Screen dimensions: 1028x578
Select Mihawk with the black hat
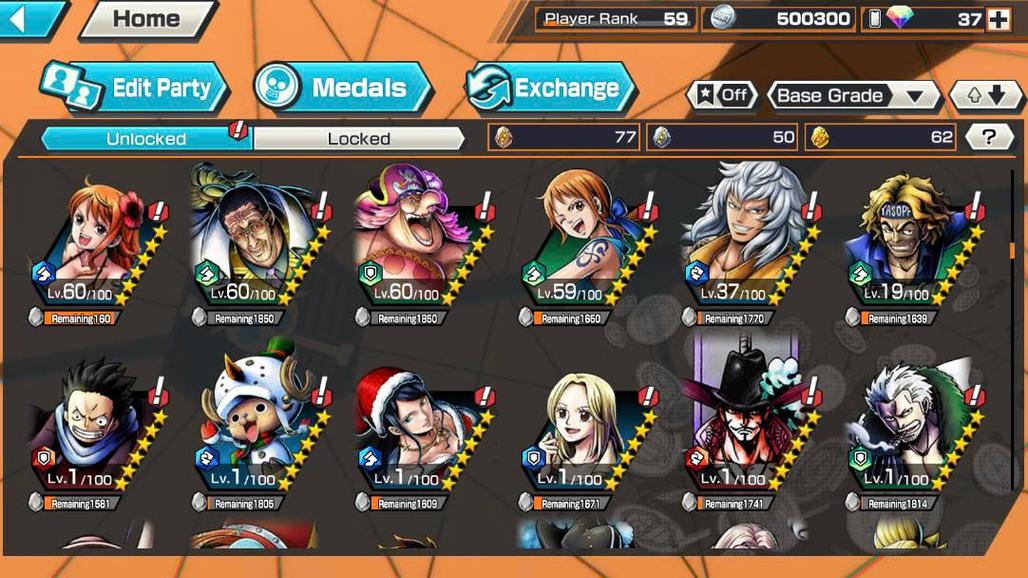pos(740,425)
